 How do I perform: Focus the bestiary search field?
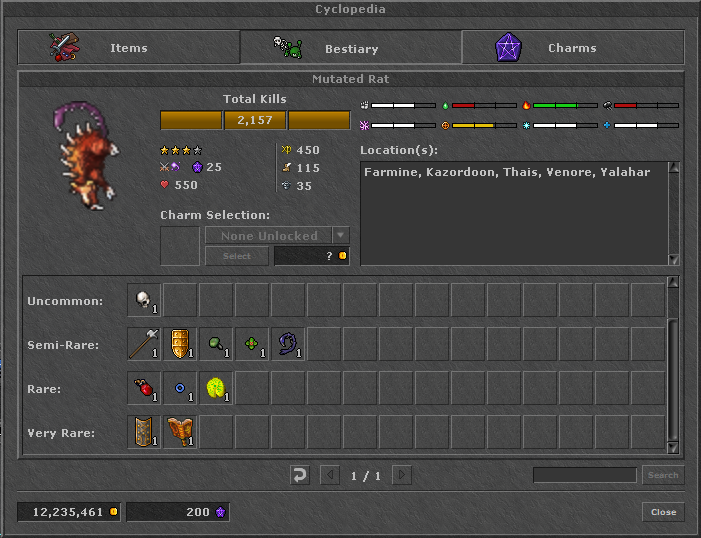(584, 475)
